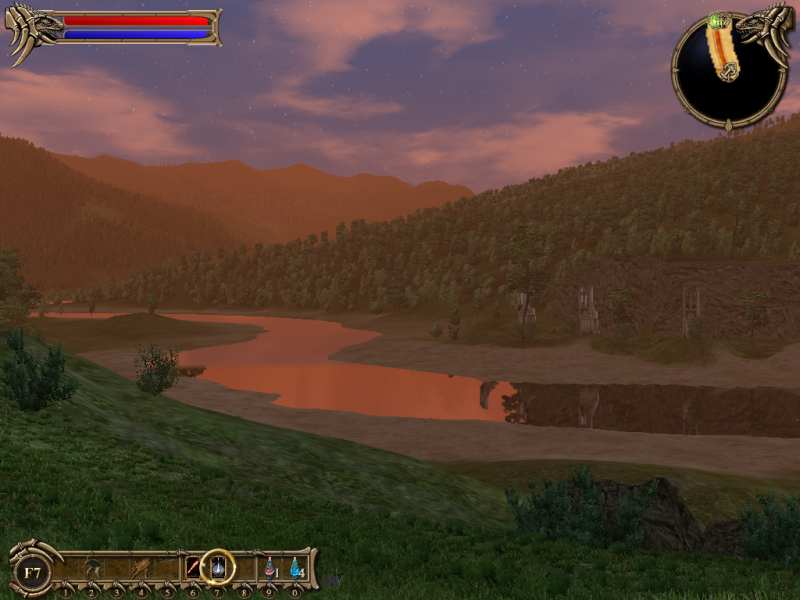Use the red health potion
Image resolution: width=800 pixels, height=600 pixels.
[x=270, y=568]
